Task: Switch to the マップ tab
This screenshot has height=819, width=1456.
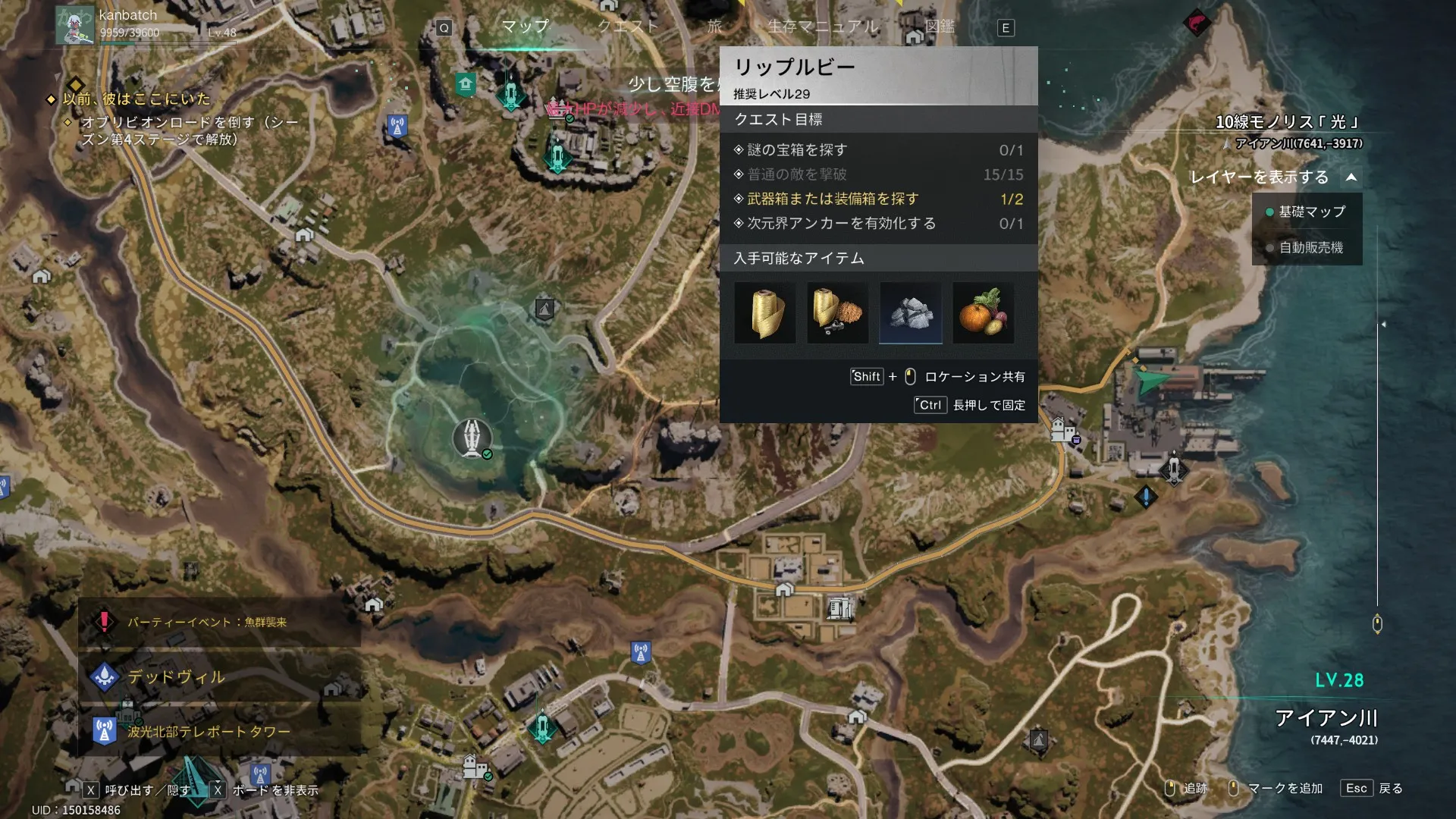Action: pos(525,27)
